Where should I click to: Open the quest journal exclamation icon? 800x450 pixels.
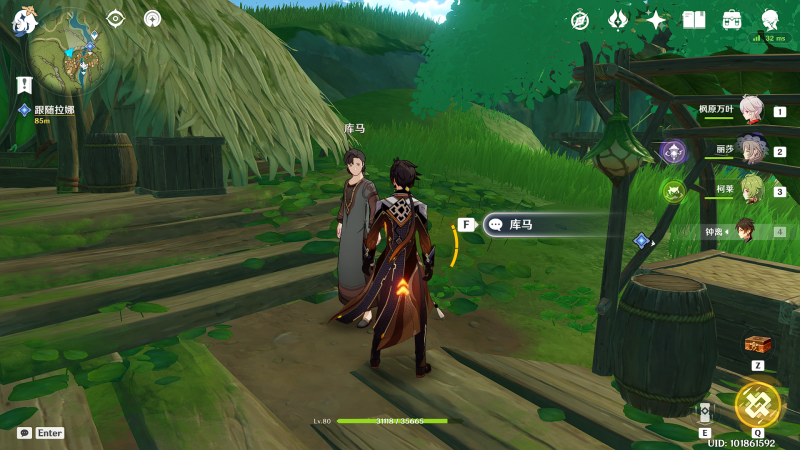[x=25, y=86]
